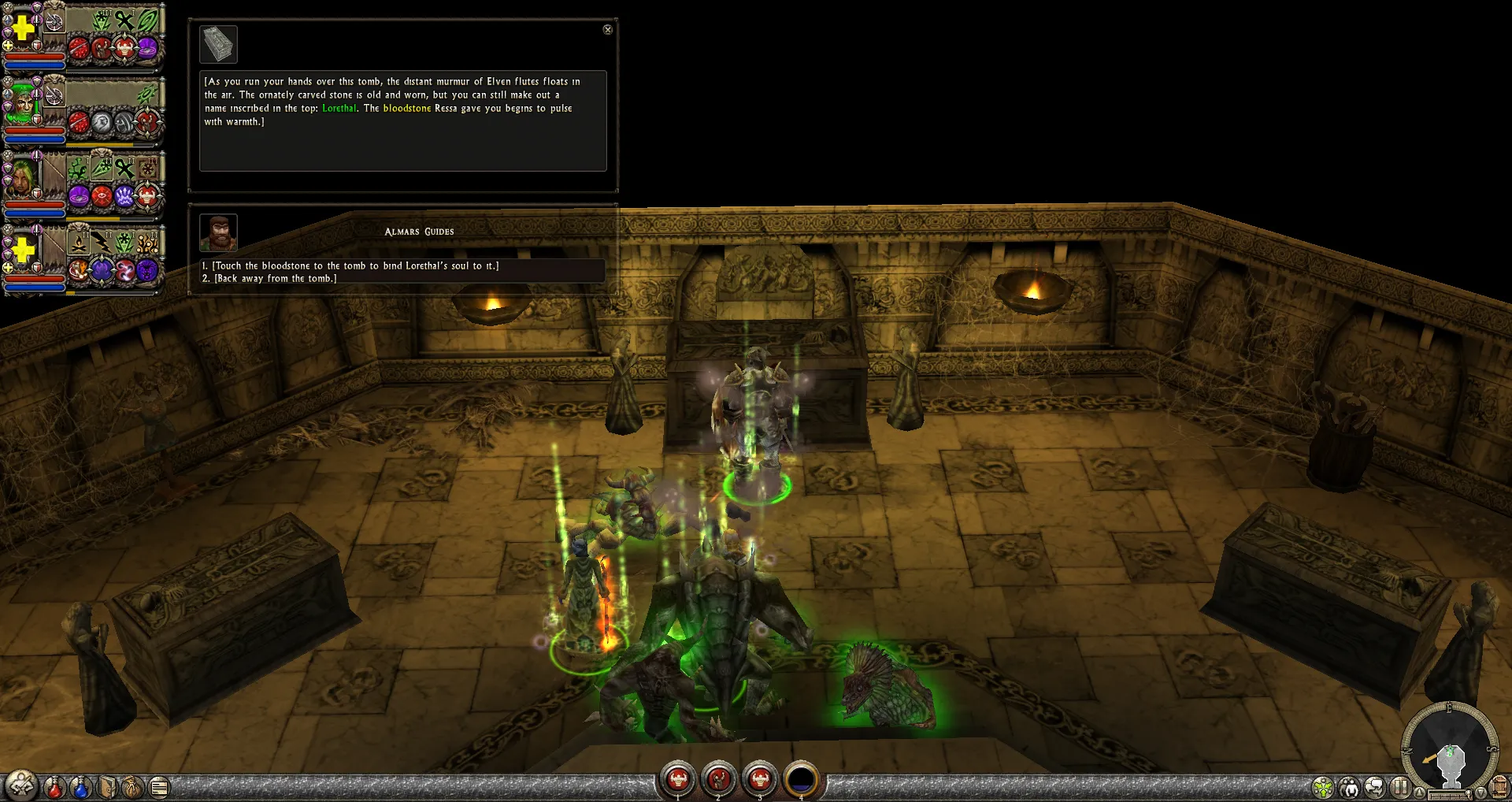Viewport: 1512px width, 802px height.
Task: Open the character sheet with the warrior icon
Action: [21, 785]
